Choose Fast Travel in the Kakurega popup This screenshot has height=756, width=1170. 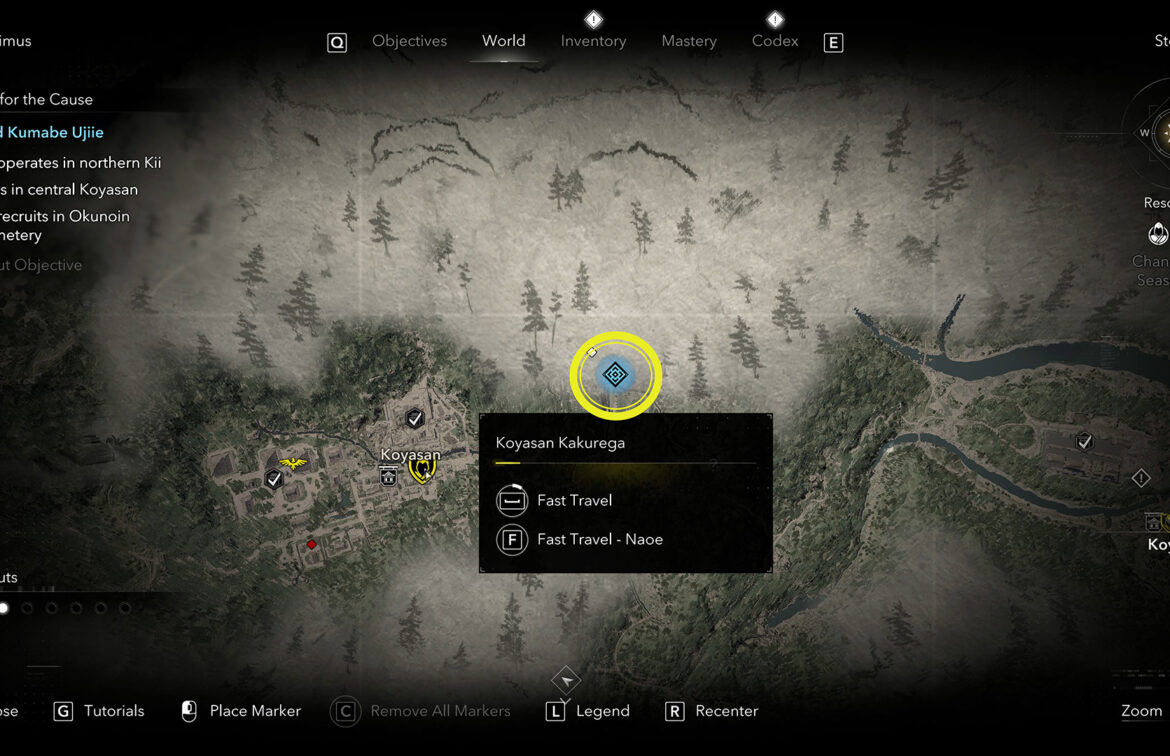574,500
